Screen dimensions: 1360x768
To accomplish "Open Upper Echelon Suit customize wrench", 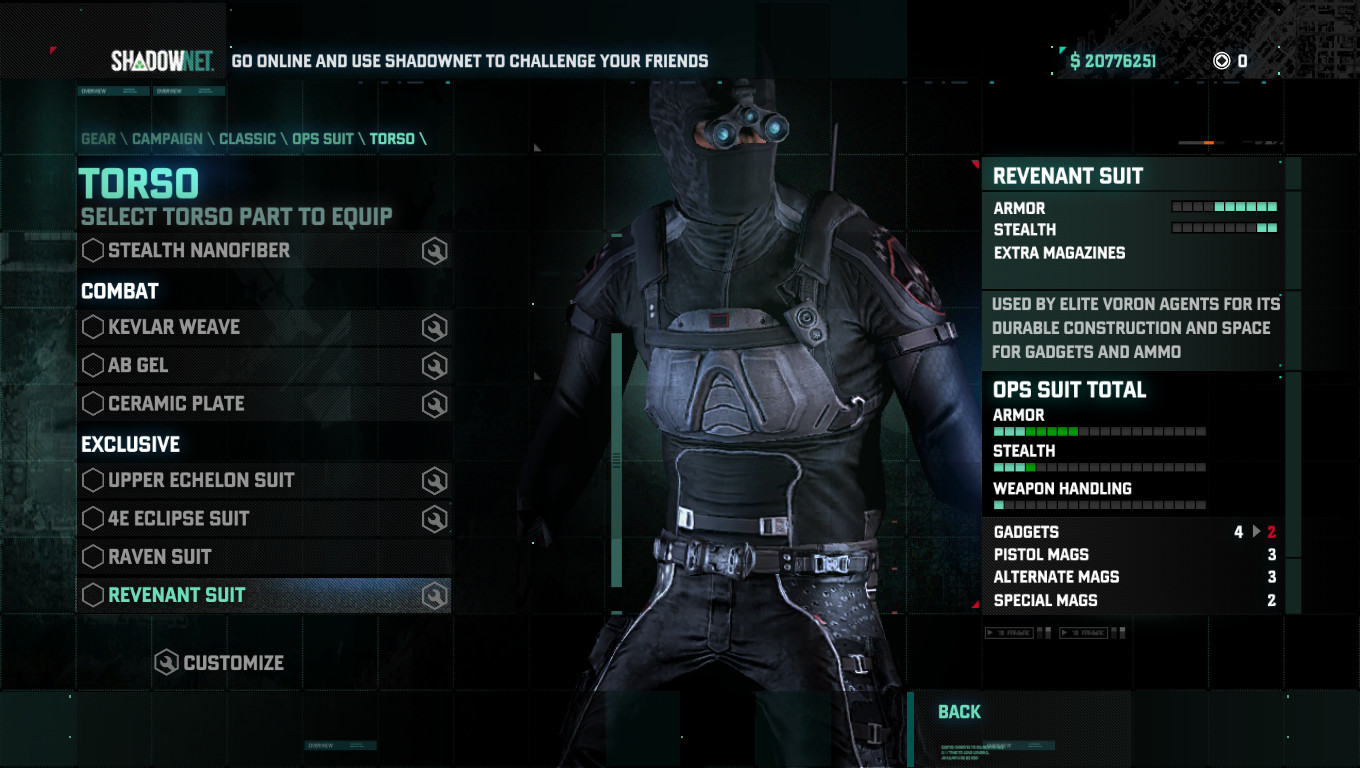I will point(434,481).
